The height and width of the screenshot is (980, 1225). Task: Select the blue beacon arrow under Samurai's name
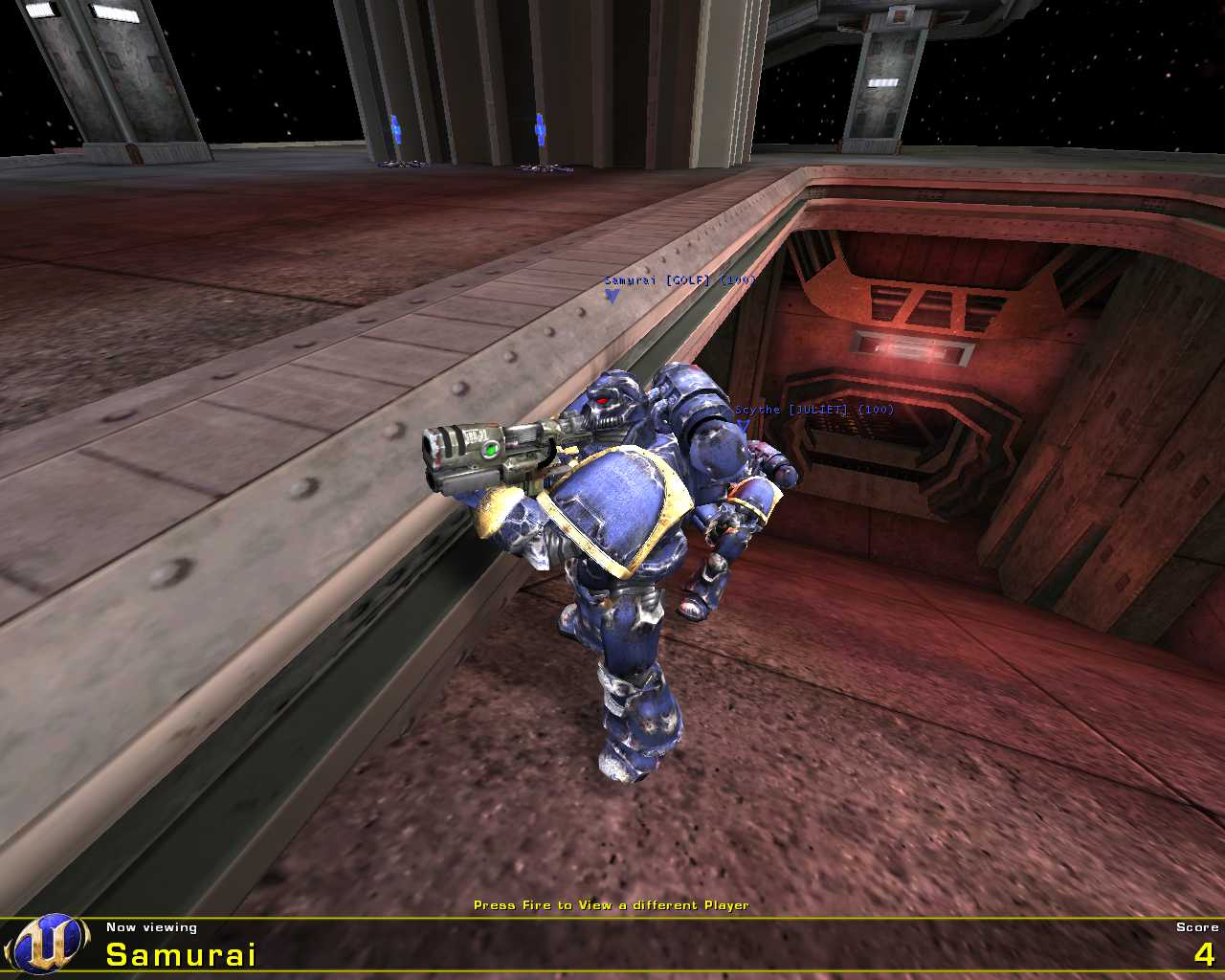611,296
